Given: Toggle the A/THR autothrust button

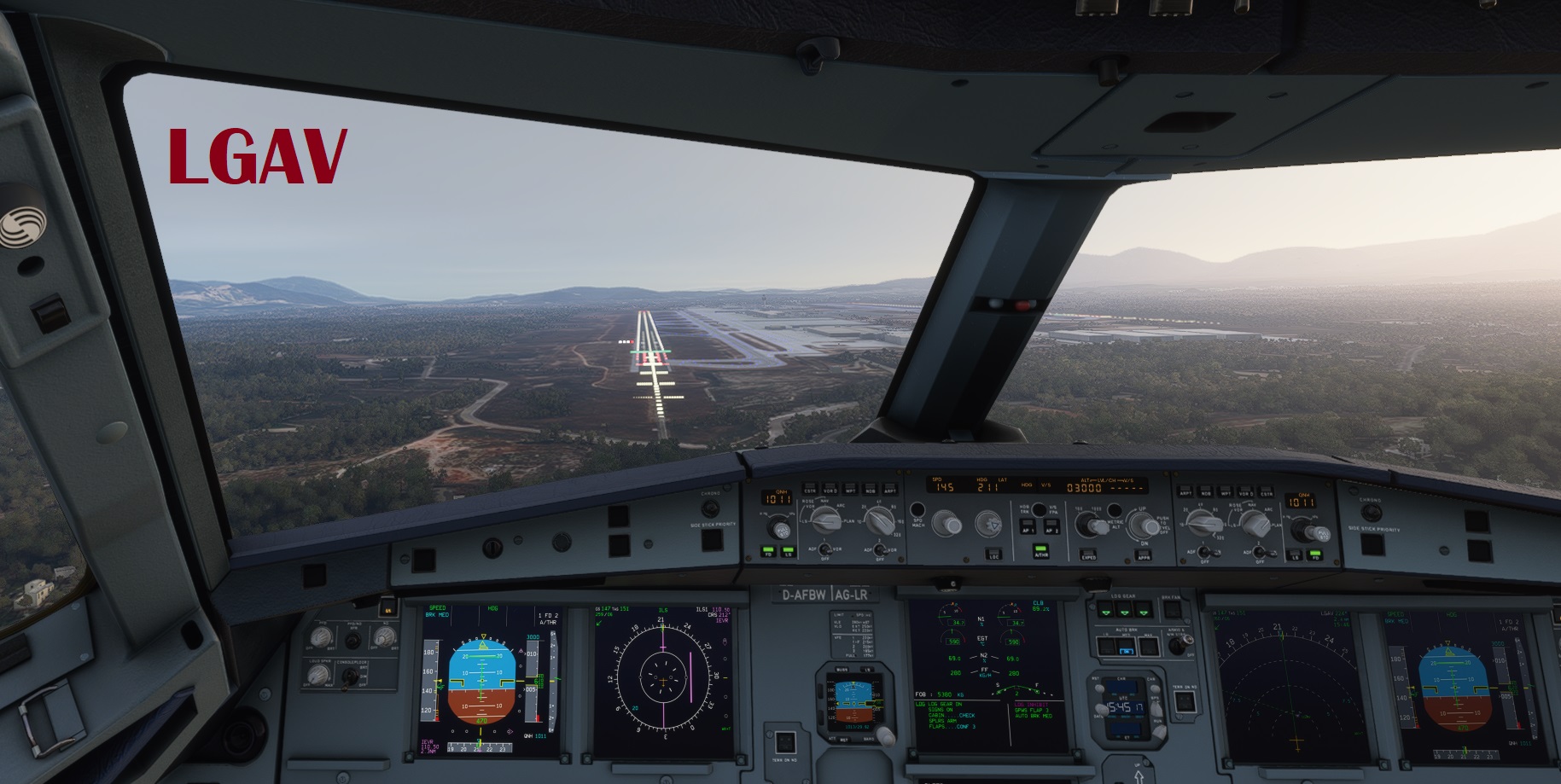Looking at the screenshot, I should coord(1040,551).
